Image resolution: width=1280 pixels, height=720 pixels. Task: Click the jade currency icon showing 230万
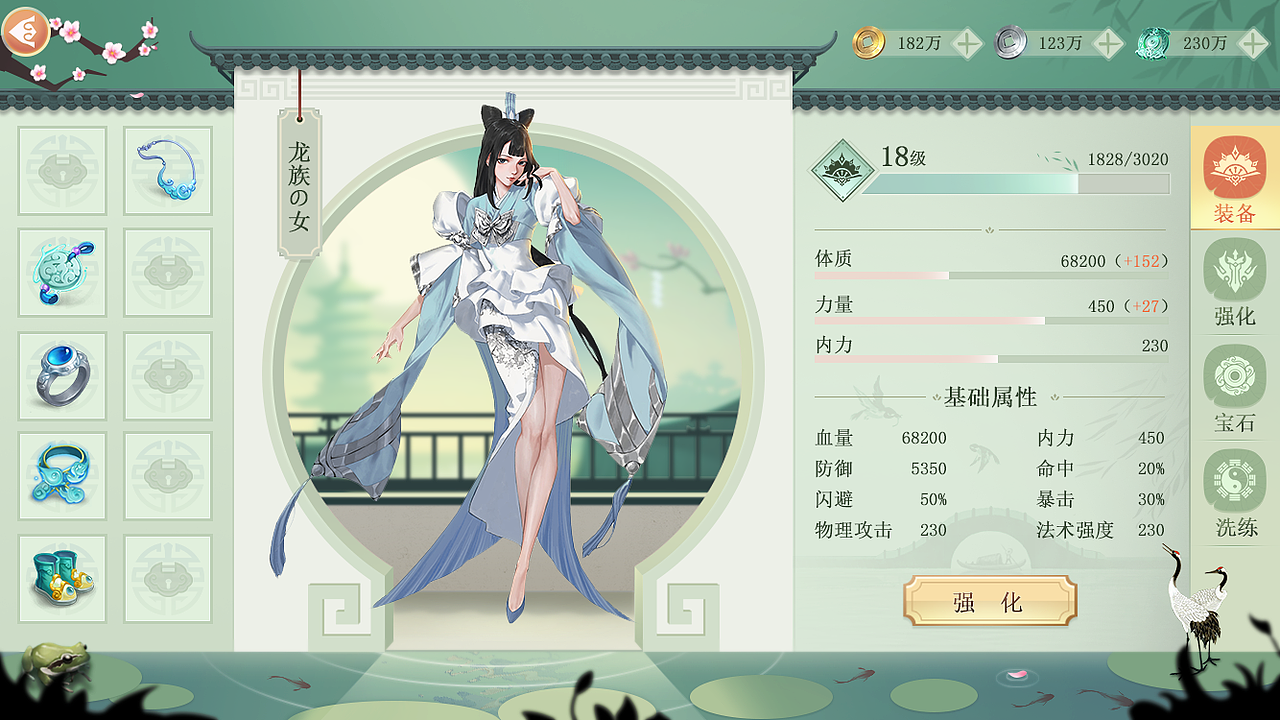[1152, 44]
